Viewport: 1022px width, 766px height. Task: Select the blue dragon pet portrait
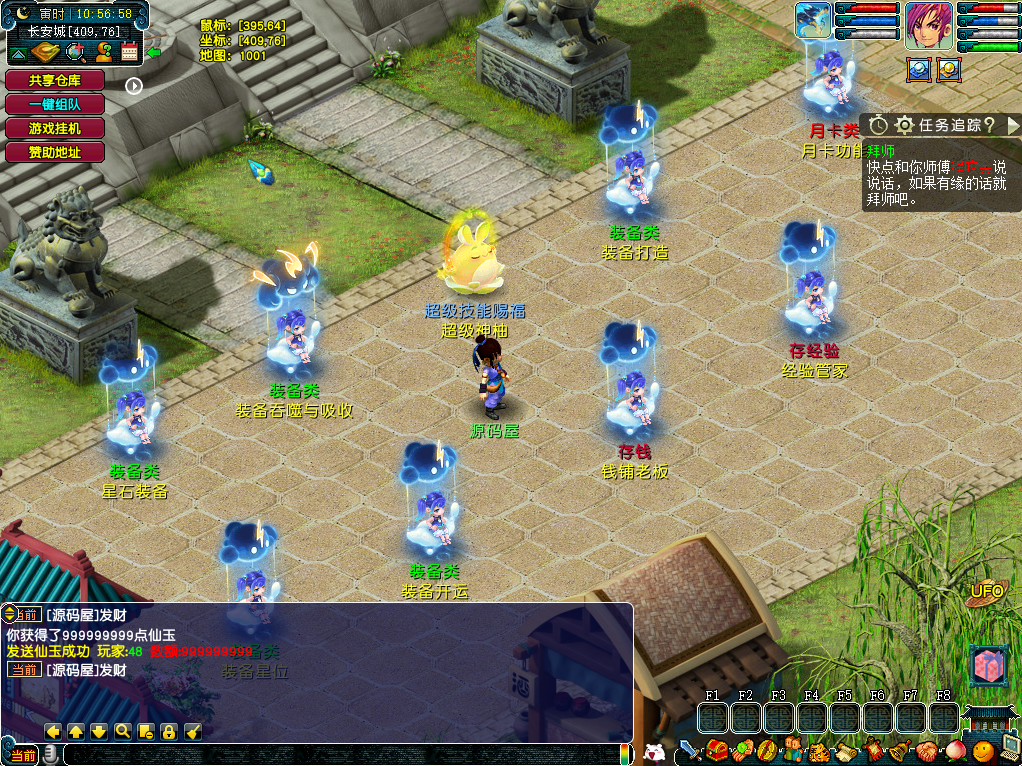click(813, 21)
